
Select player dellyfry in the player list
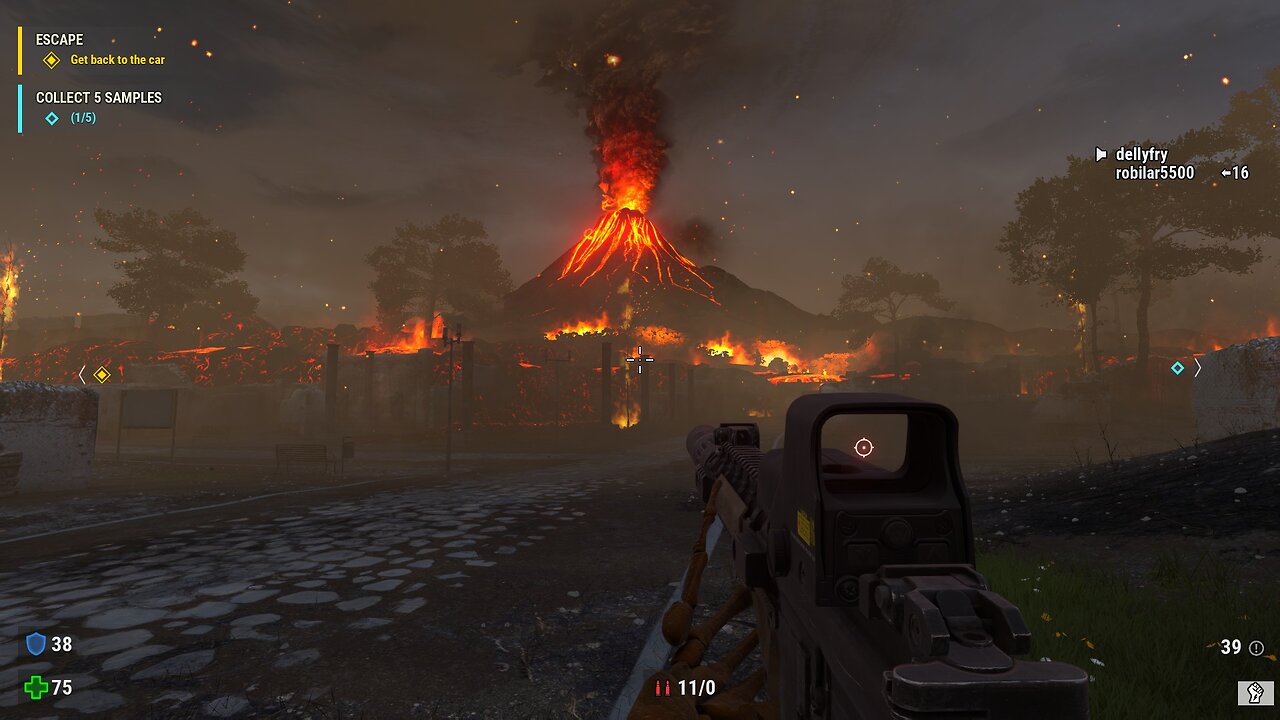(x=1141, y=155)
